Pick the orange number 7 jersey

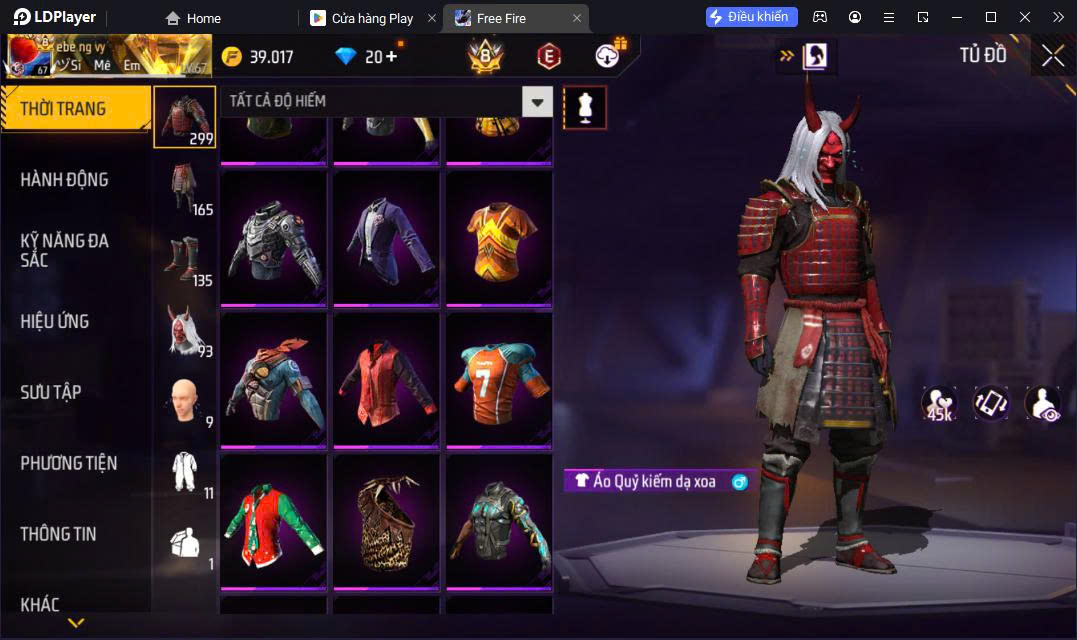click(x=499, y=378)
